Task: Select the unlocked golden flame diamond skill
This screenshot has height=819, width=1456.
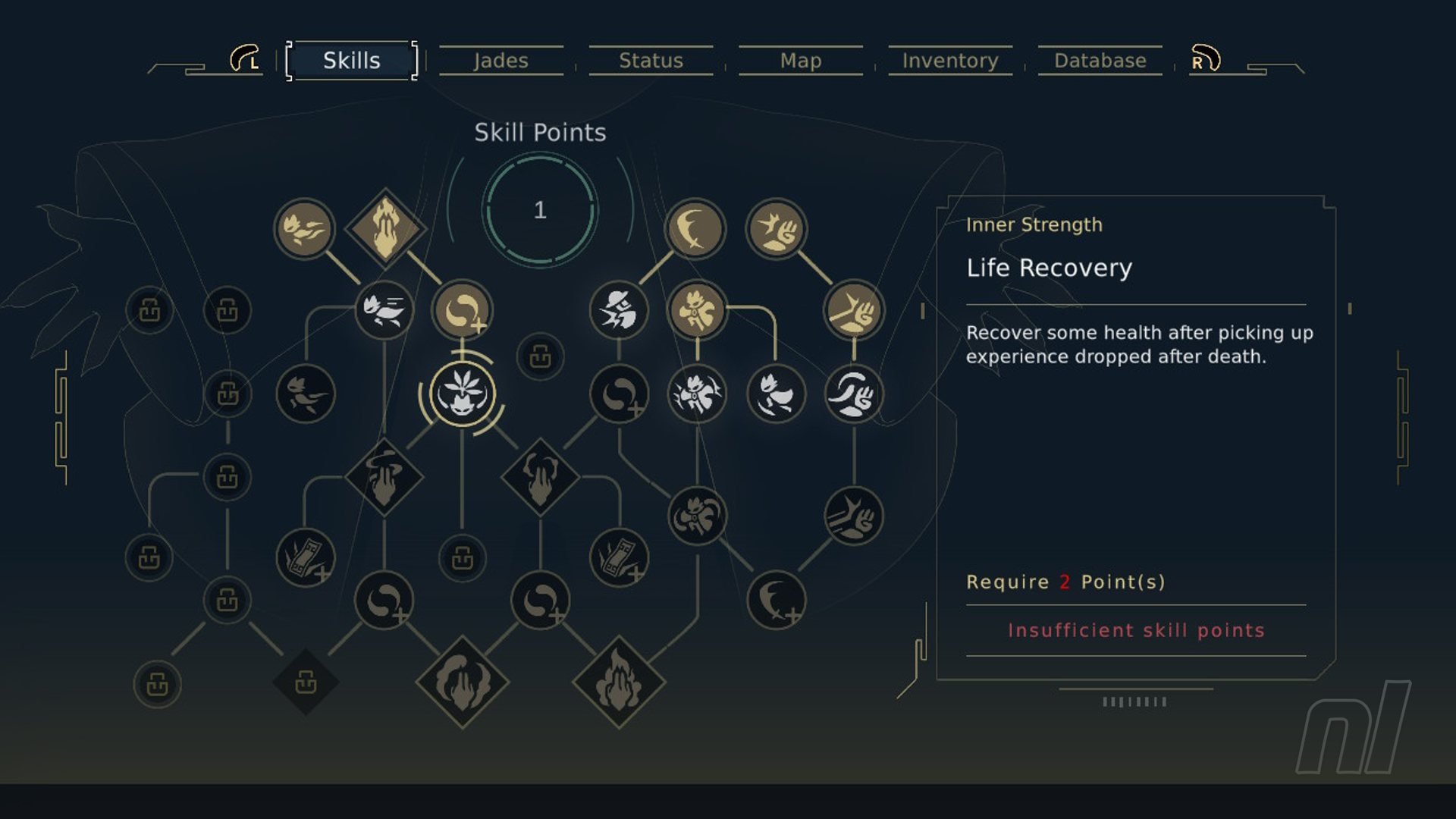Action: point(385,227)
